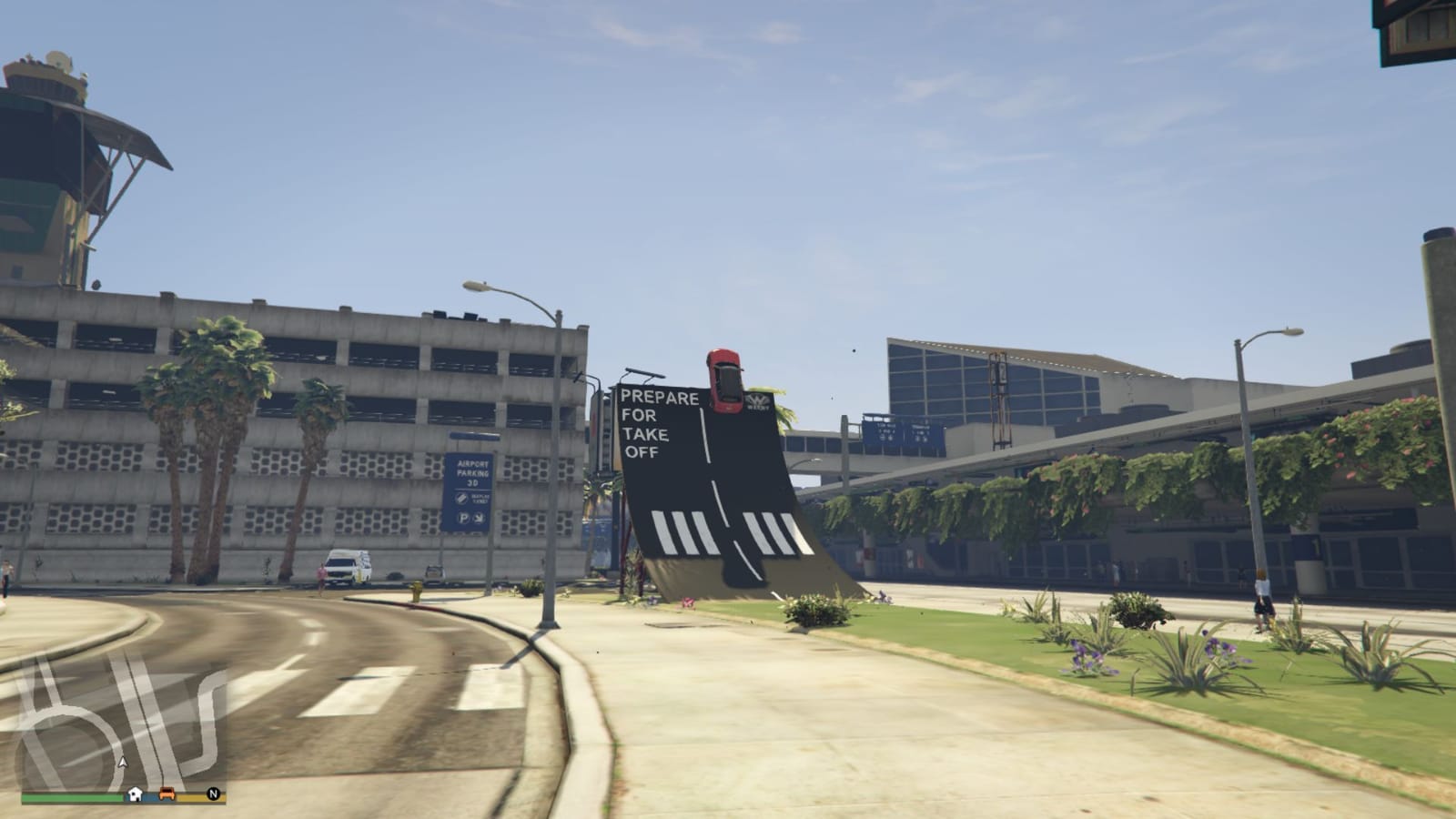
Task: Click the white home blip on the minimap
Action: click(x=135, y=794)
